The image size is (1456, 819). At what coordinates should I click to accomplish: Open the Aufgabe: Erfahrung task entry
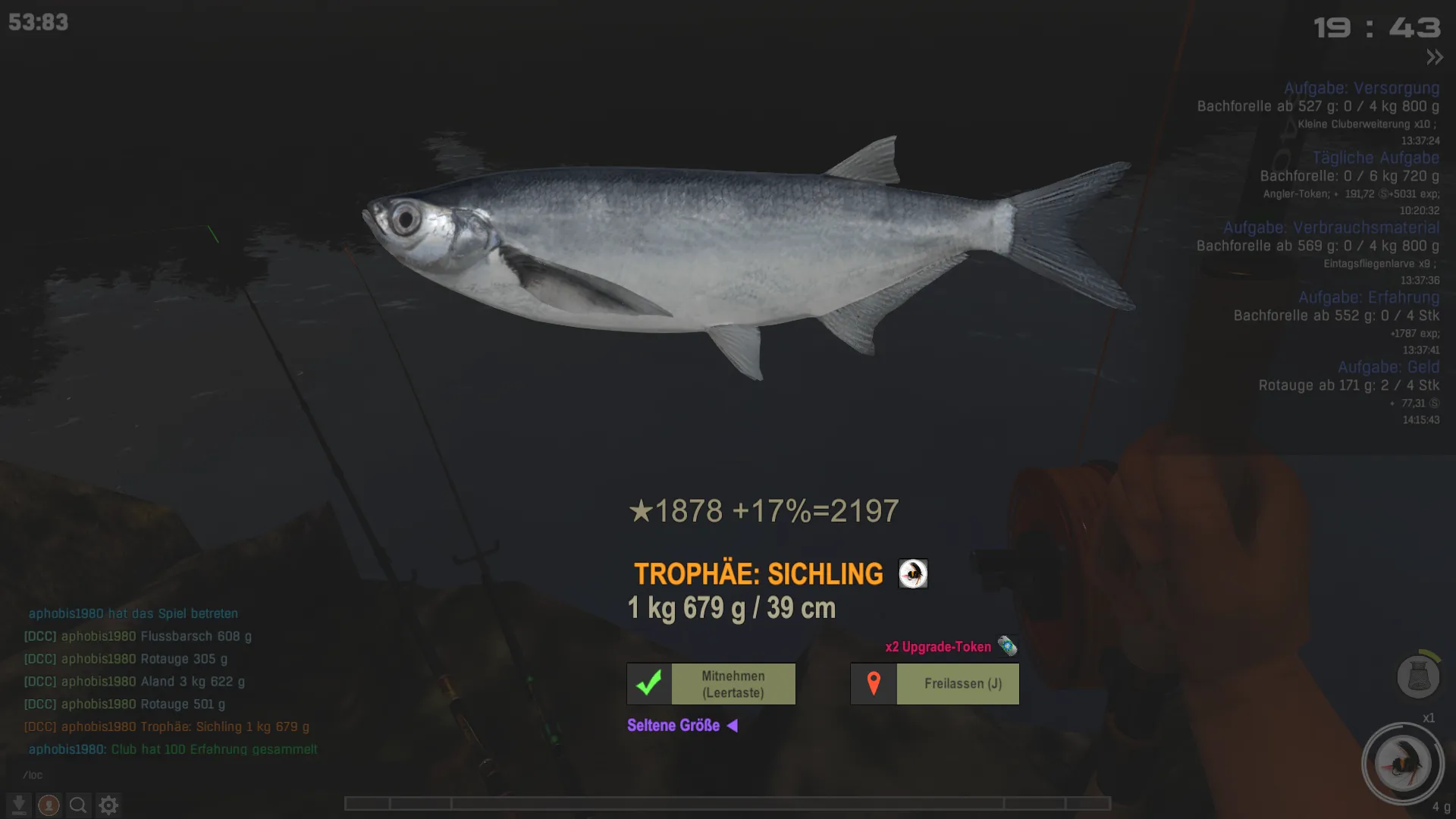1368,297
